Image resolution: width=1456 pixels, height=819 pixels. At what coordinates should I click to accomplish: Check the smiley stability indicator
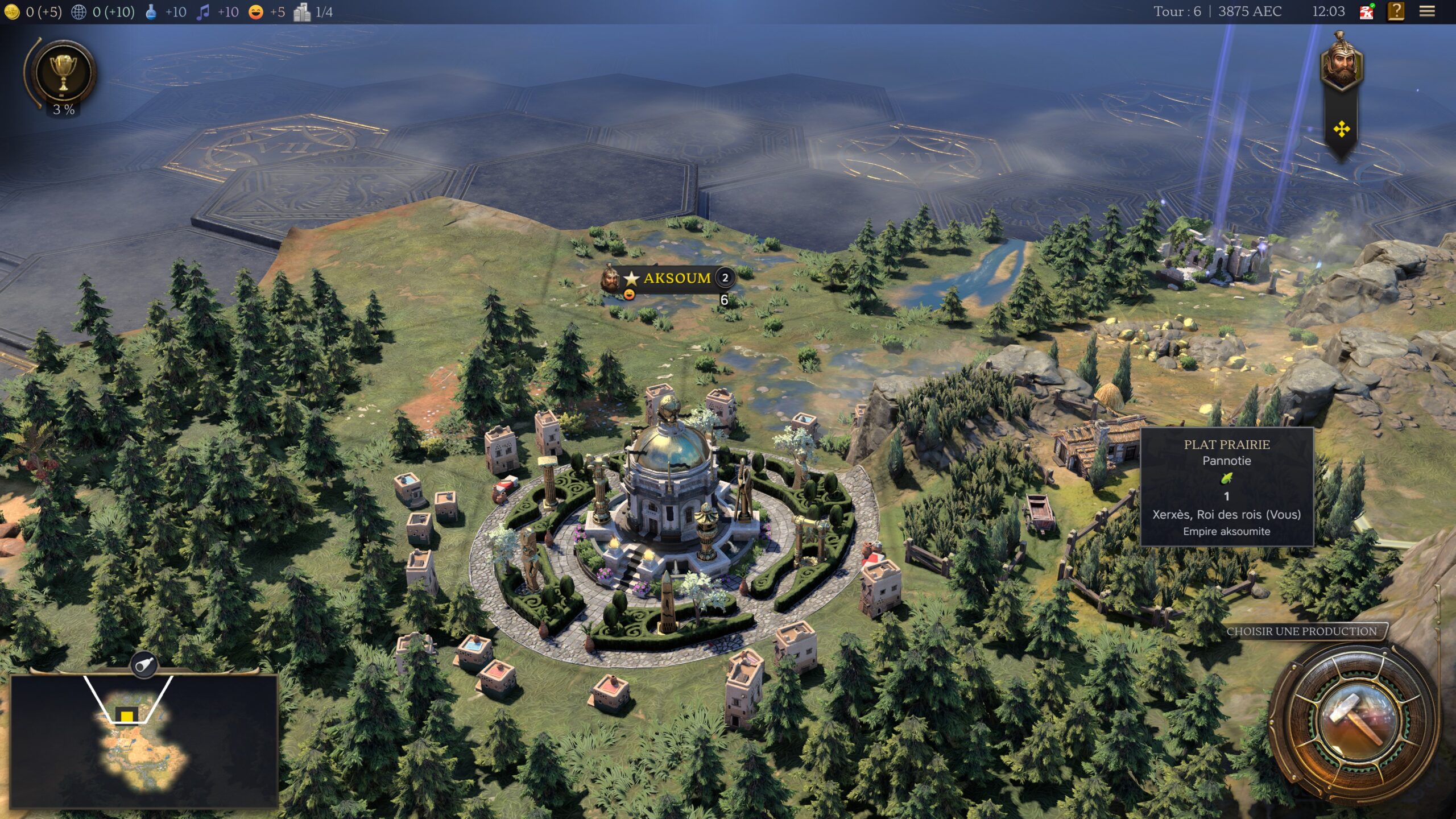point(256,10)
